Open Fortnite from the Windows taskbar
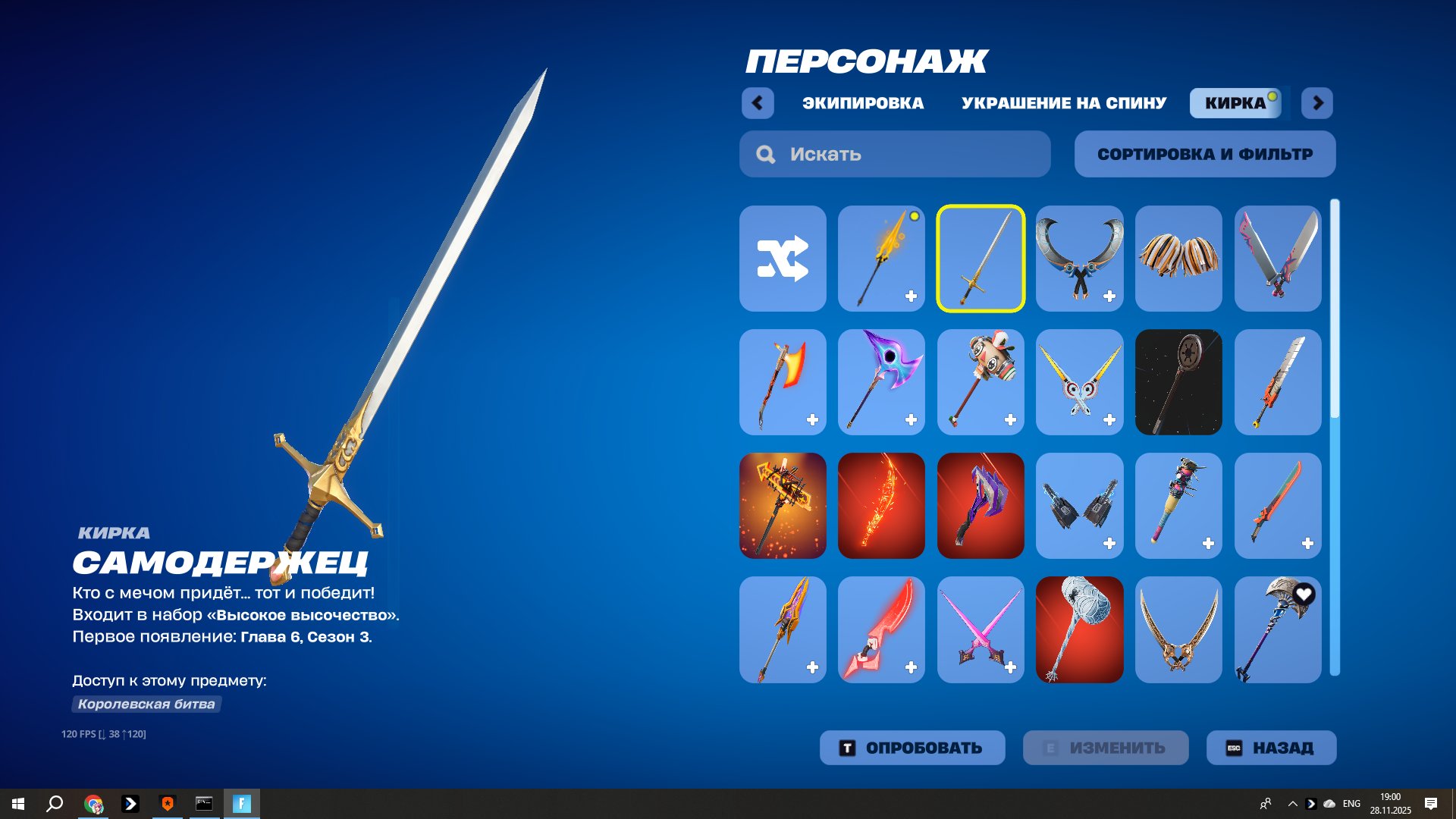Viewport: 1456px width, 819px height. point(242,803)
